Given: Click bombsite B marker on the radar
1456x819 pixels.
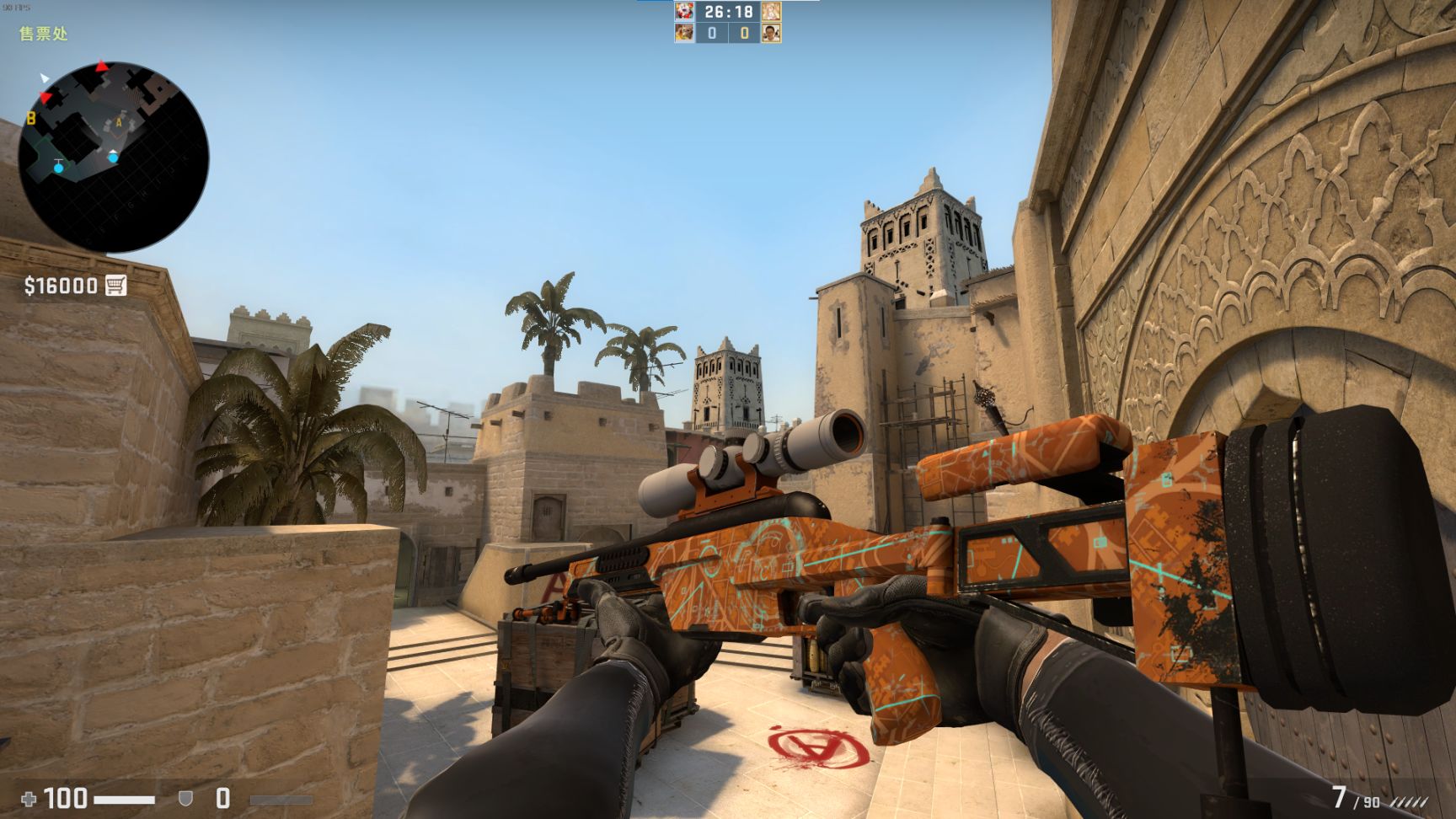Looking at the screenshot, I should point(30,118).
